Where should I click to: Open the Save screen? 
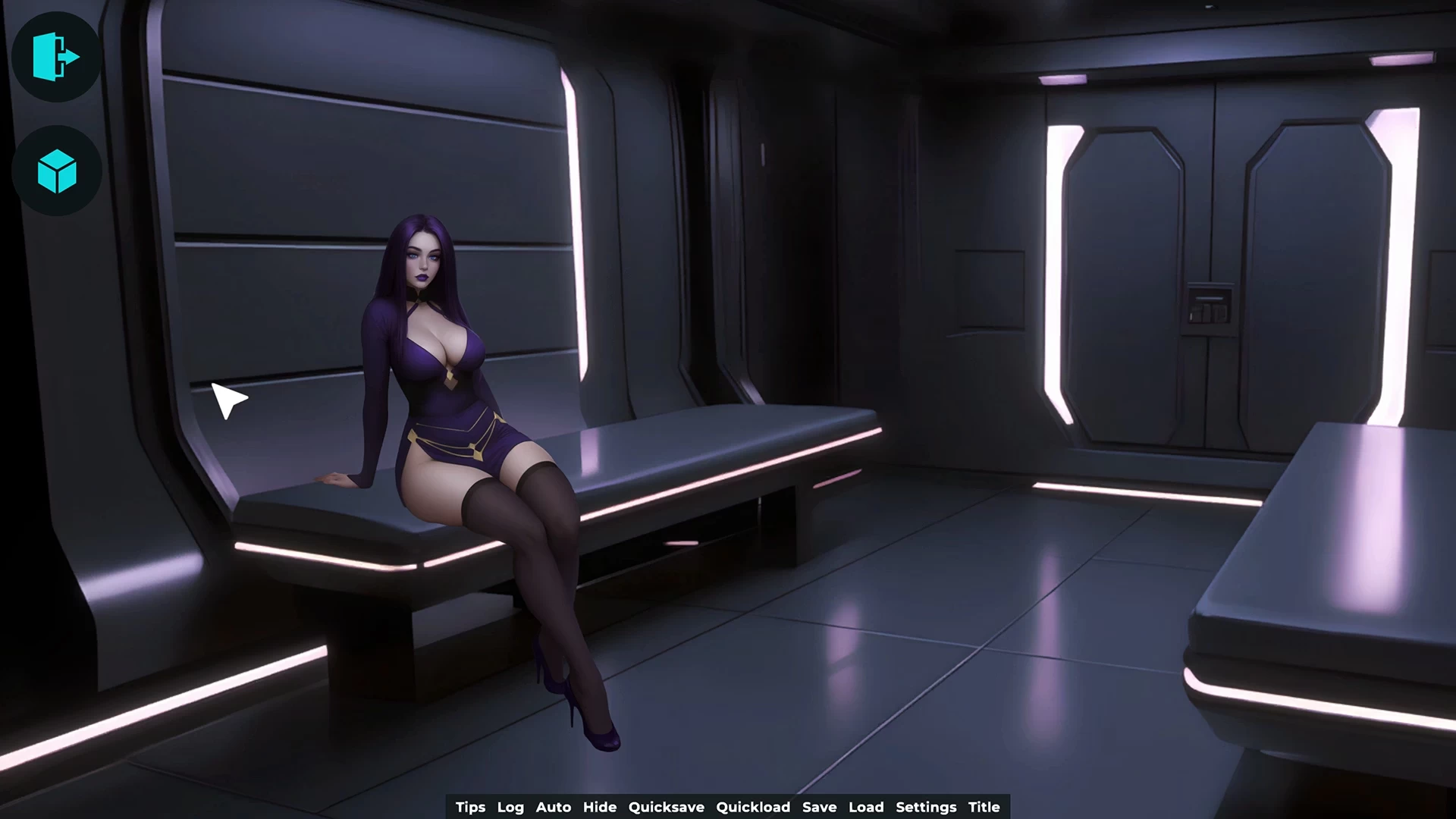(821, 807)
